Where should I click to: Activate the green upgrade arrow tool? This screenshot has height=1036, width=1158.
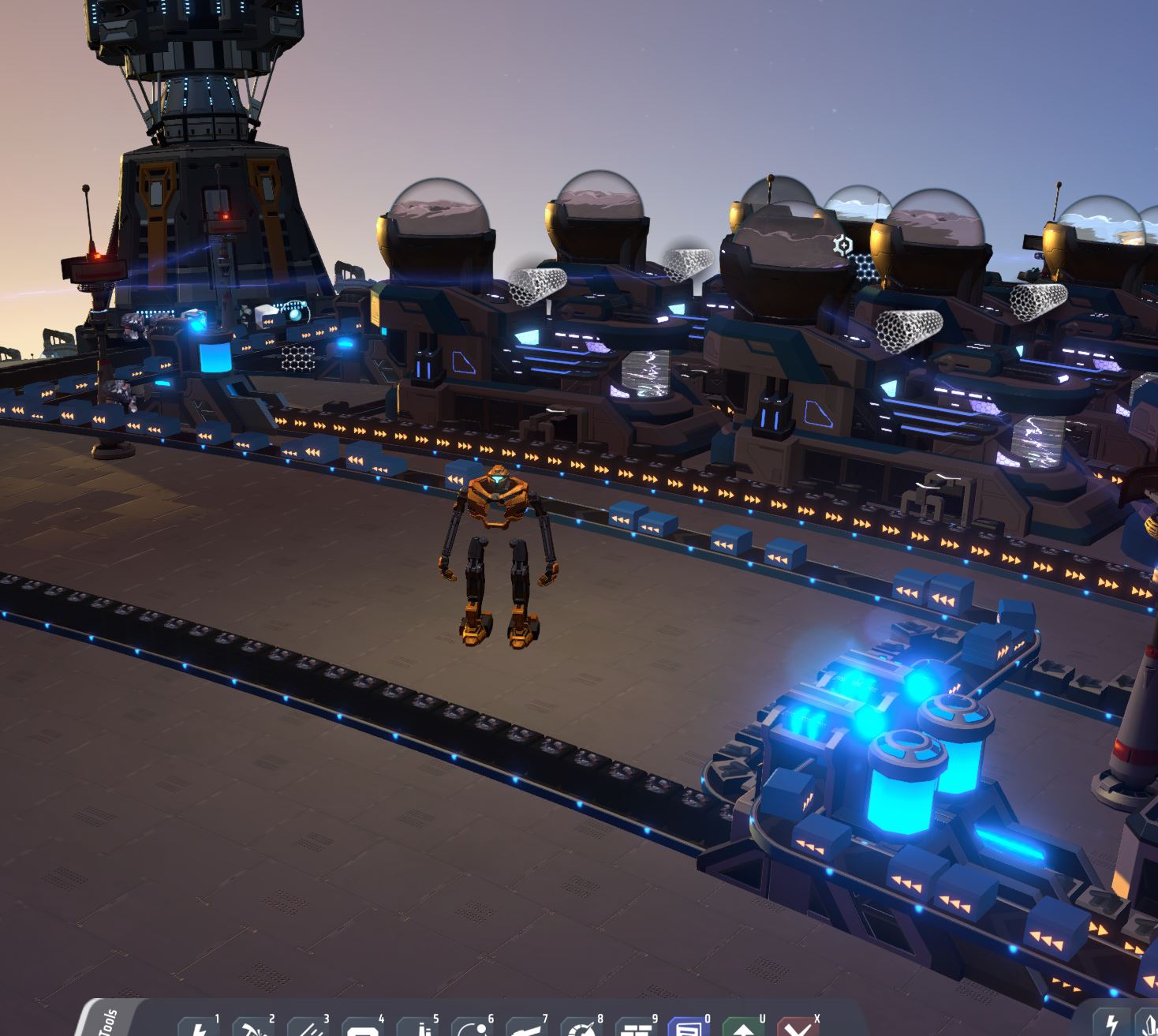pyautogui.click(x=743, y=1027)
